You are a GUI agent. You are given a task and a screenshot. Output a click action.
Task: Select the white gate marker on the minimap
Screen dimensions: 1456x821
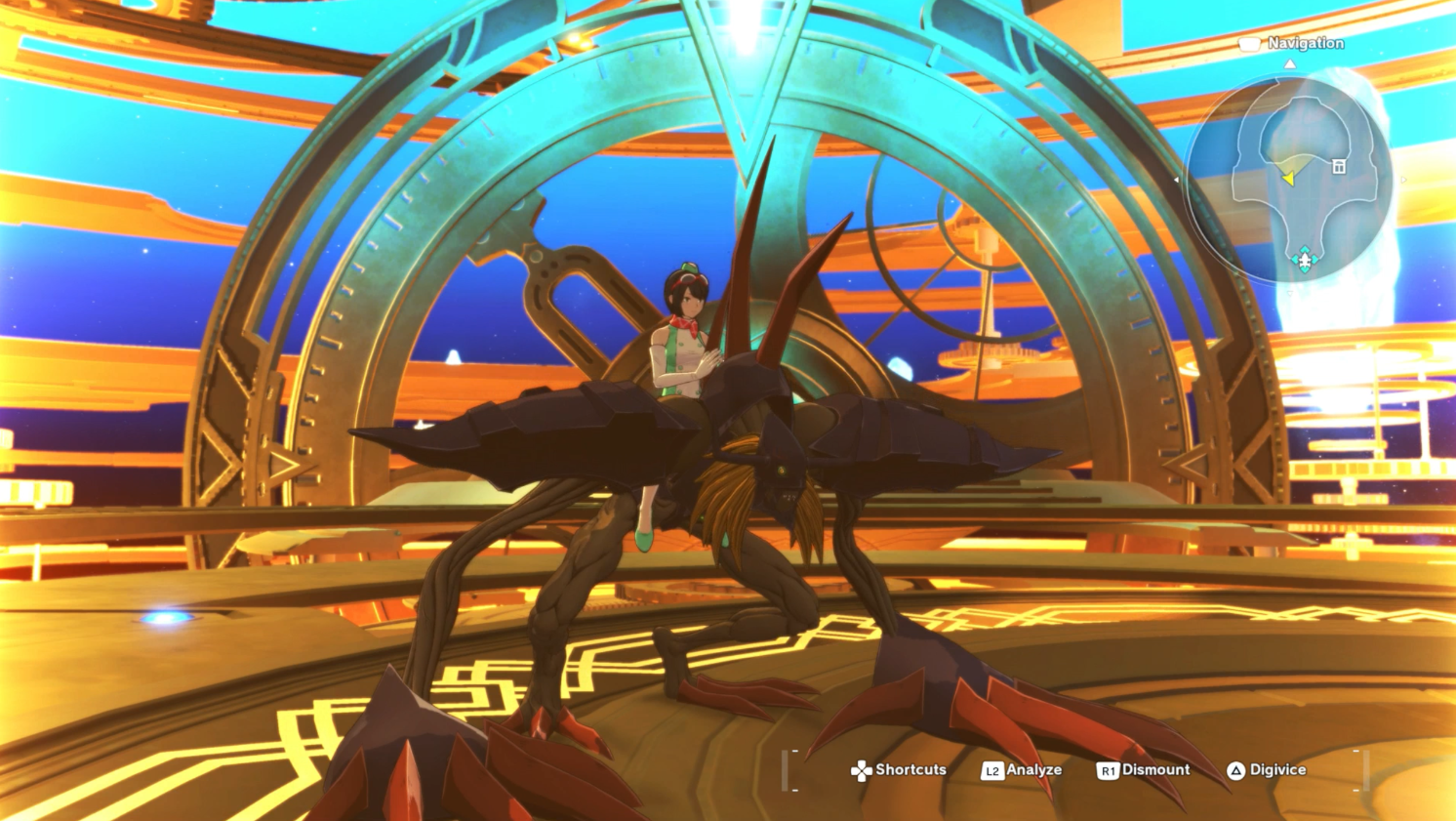click(1339, 167)
